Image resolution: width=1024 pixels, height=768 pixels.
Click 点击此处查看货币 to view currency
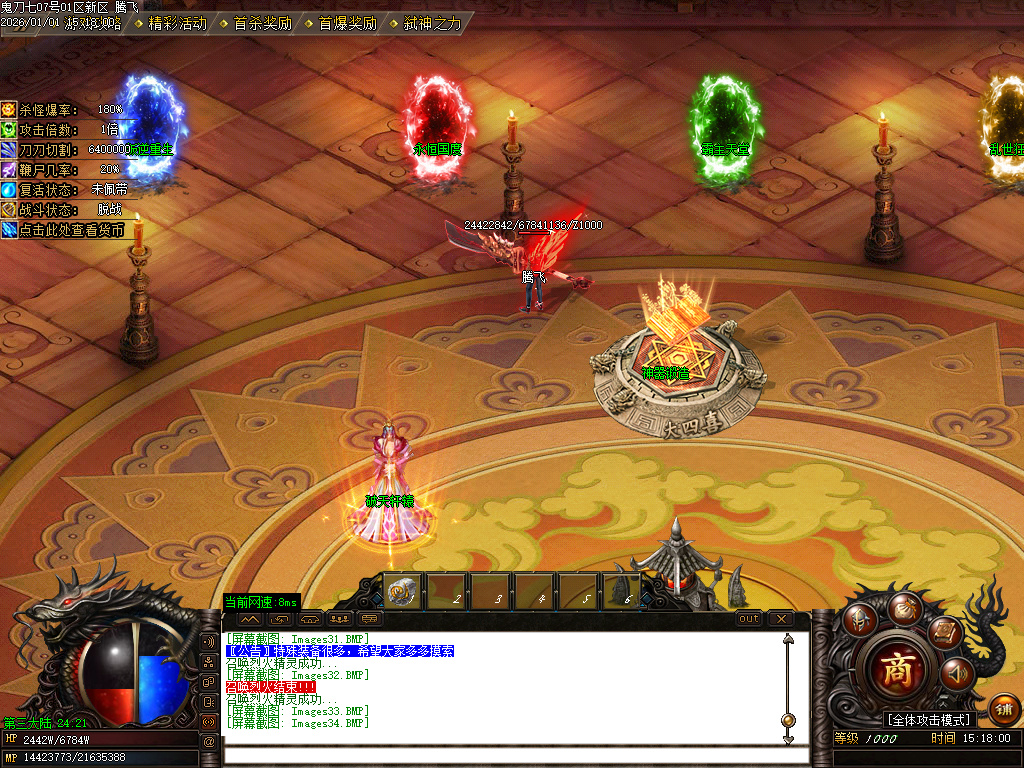point(65,229)
